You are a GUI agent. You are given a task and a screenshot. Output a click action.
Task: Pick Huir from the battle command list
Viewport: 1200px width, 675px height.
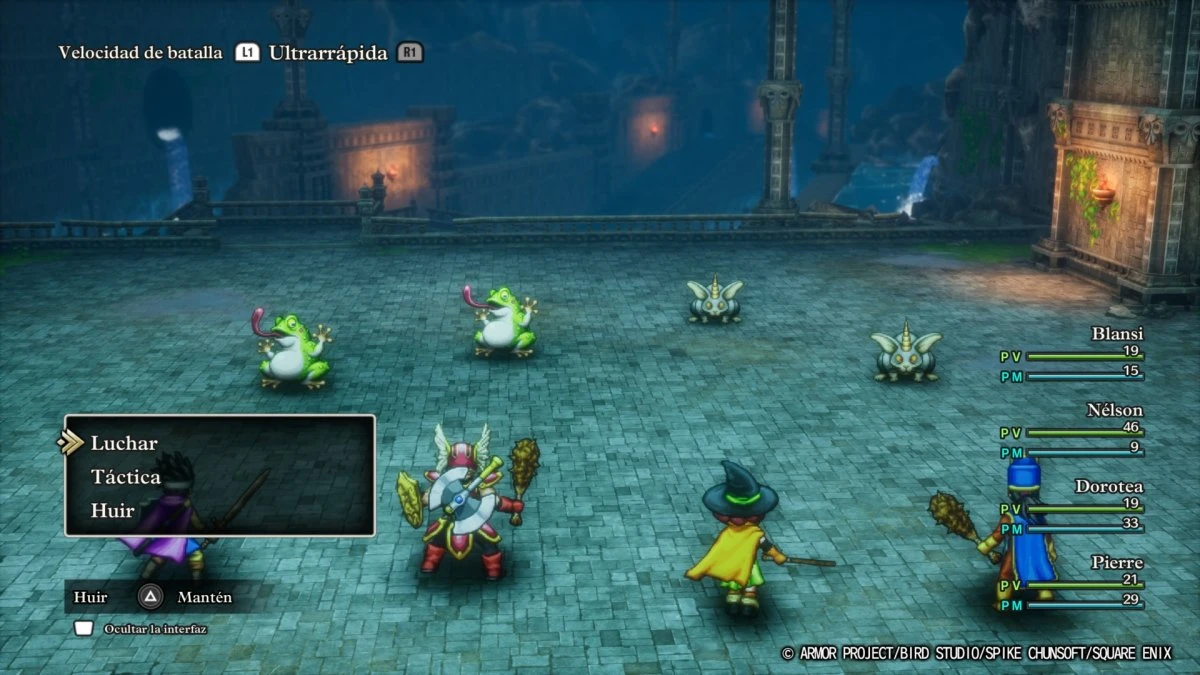pos(112,511)
